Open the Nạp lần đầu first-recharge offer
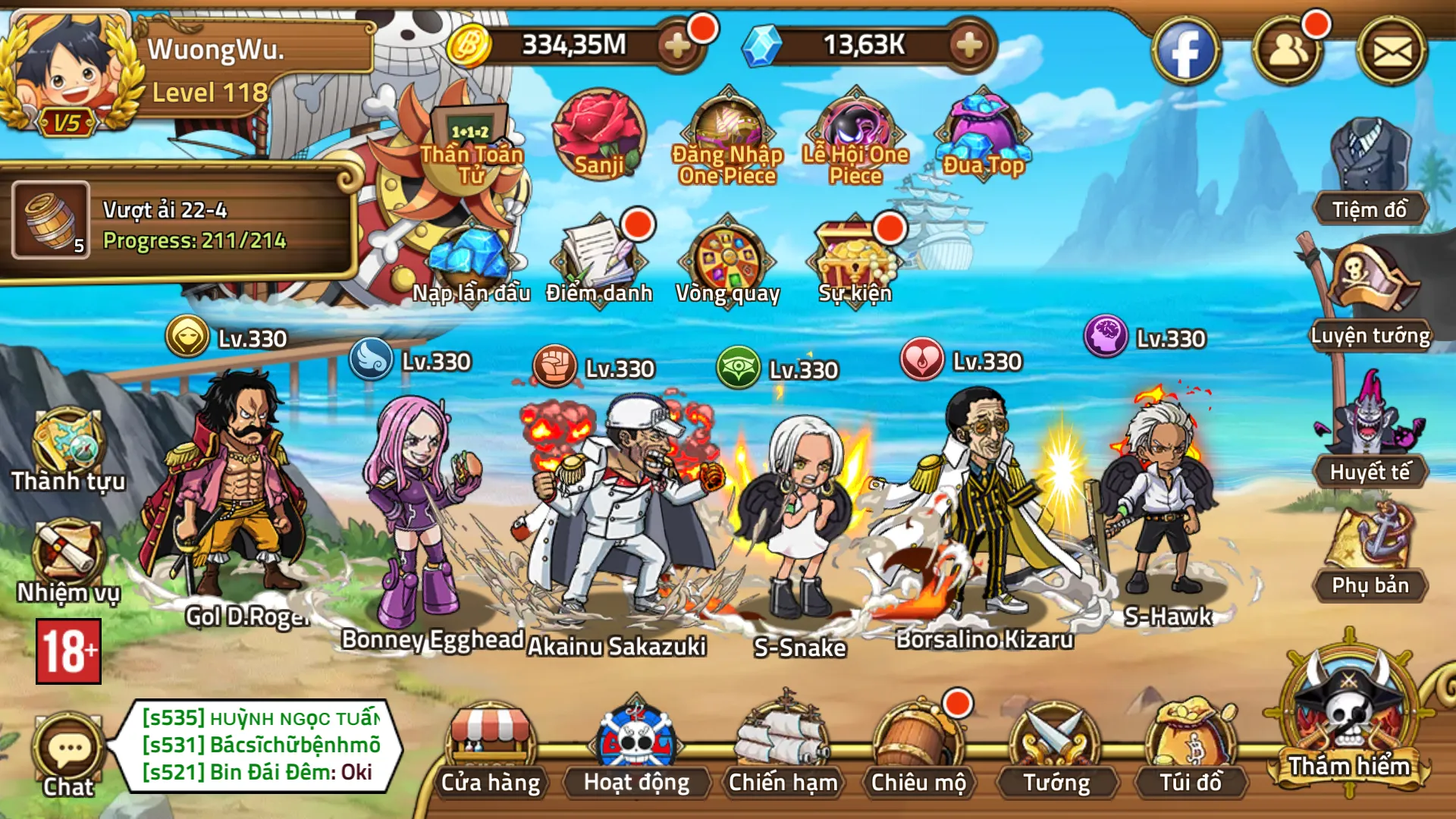This screenshot has height=819, width=1456. tap(470, 258)
